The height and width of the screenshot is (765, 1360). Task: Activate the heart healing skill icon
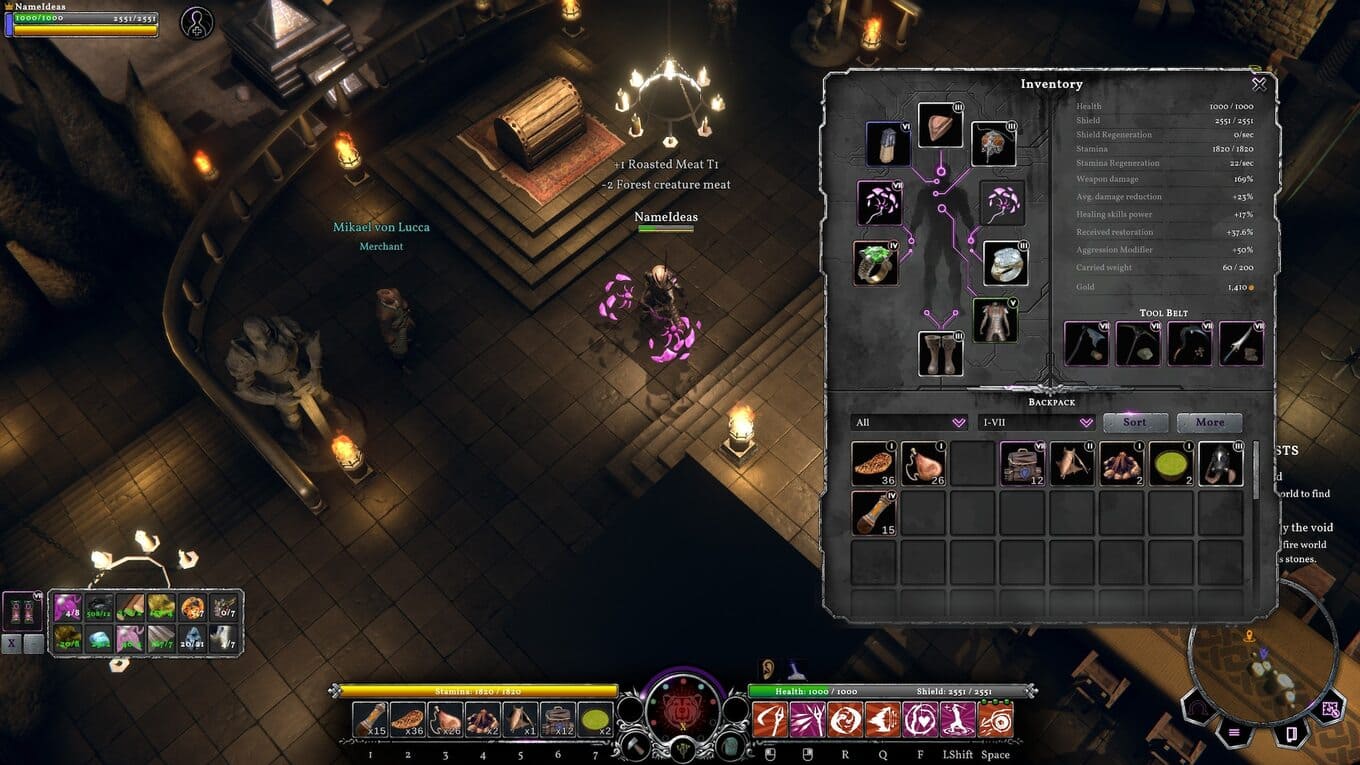(920, 720)
